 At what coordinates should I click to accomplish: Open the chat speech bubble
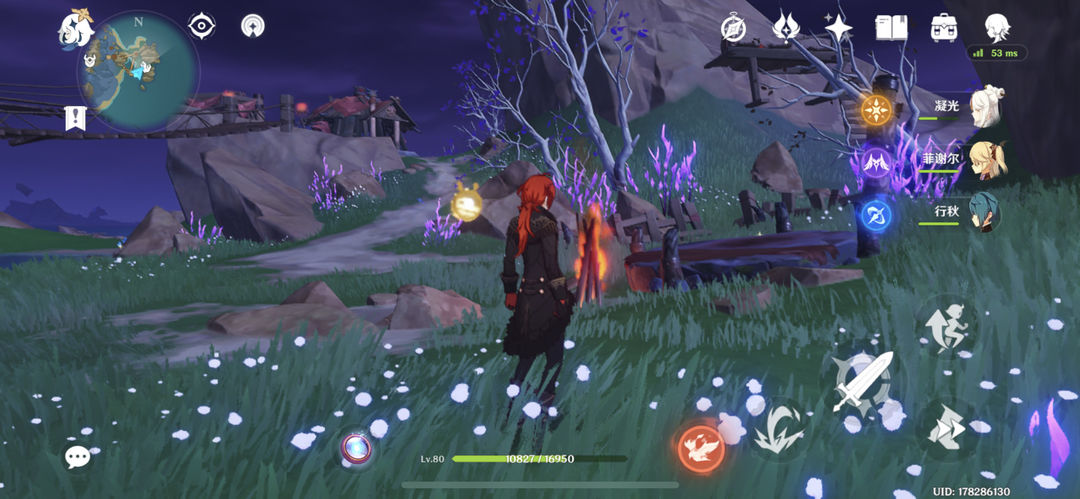(78, 457)
